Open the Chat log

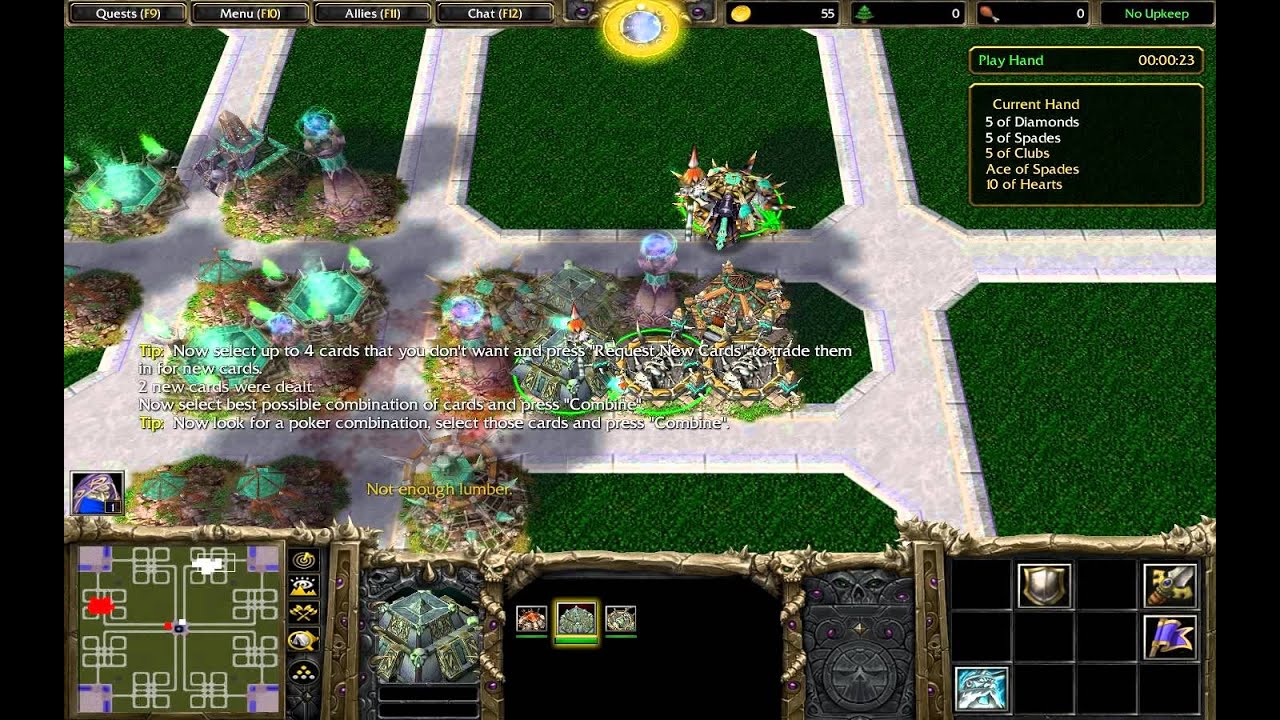(495, 13)
